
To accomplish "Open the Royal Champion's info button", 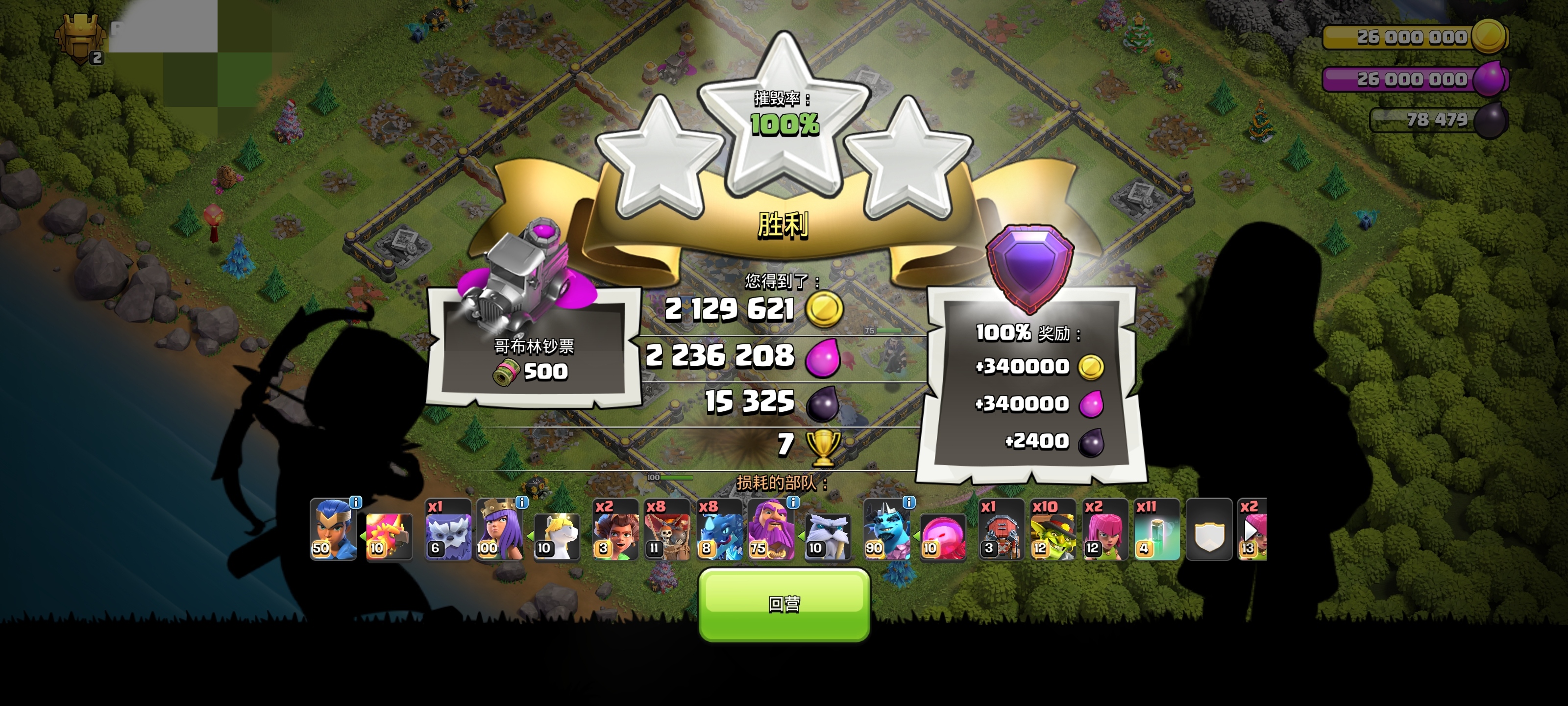I will (x=355, y=503).
